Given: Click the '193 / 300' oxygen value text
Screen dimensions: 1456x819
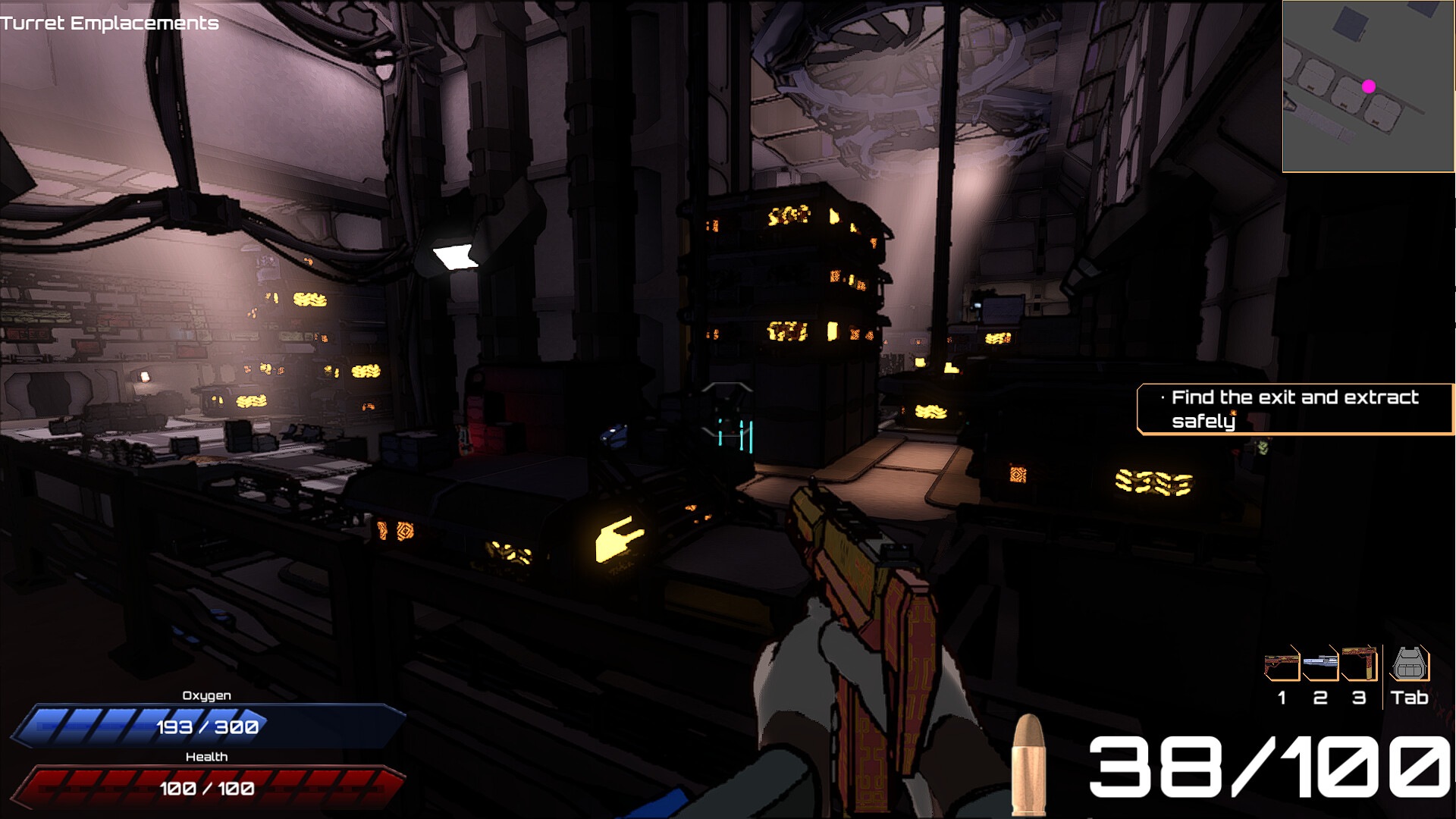Looking at the screenshot, I should click(206, 726).
